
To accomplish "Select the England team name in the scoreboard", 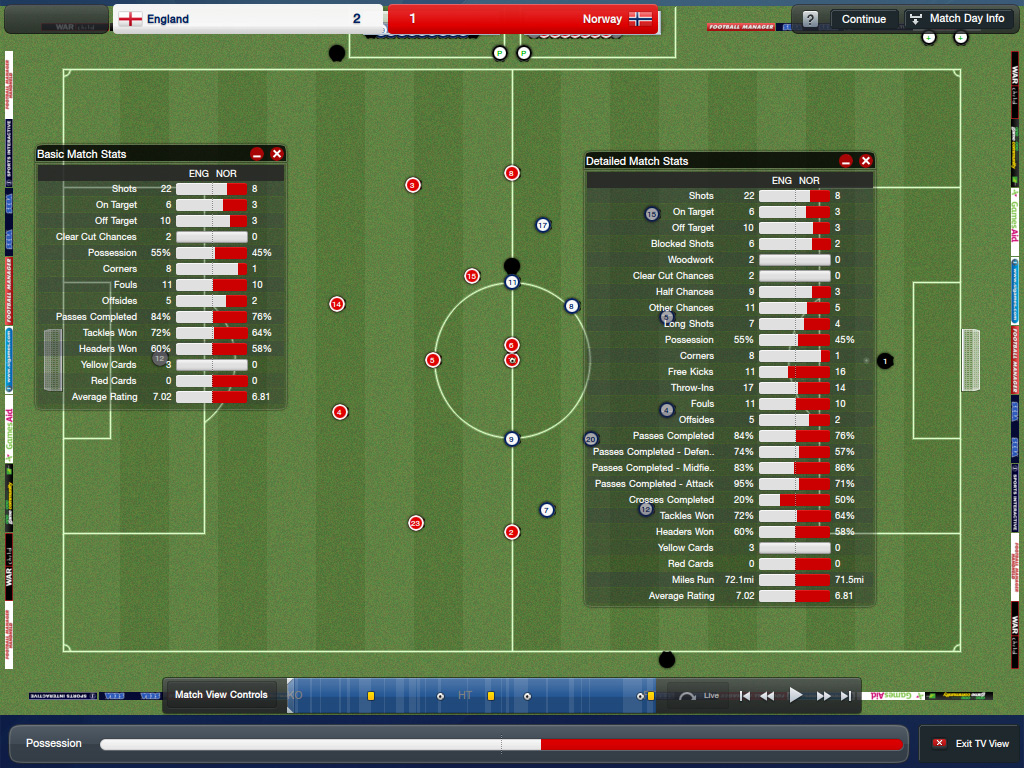I will (x=167, y=19).
